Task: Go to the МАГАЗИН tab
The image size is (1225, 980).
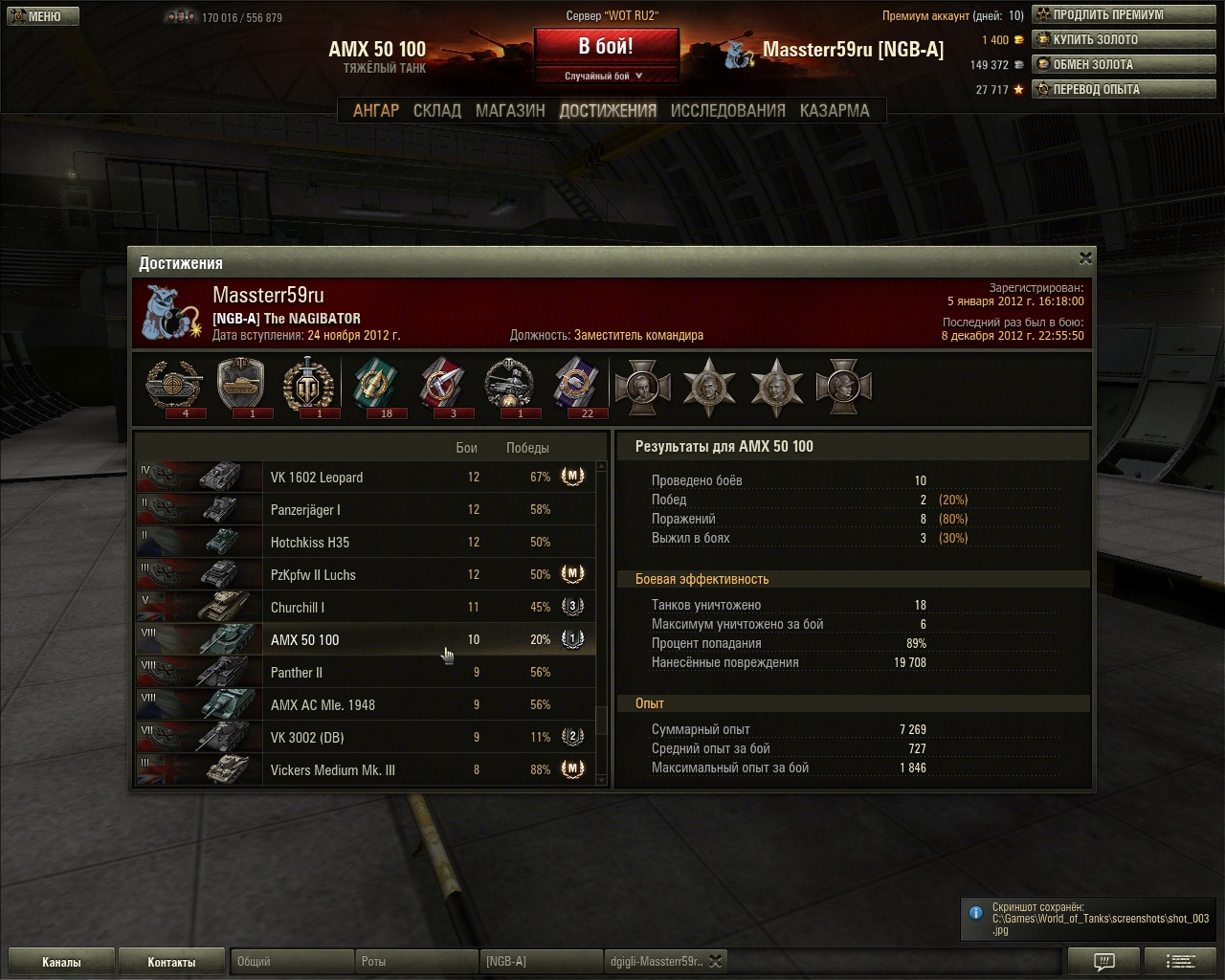Action: 510,110
